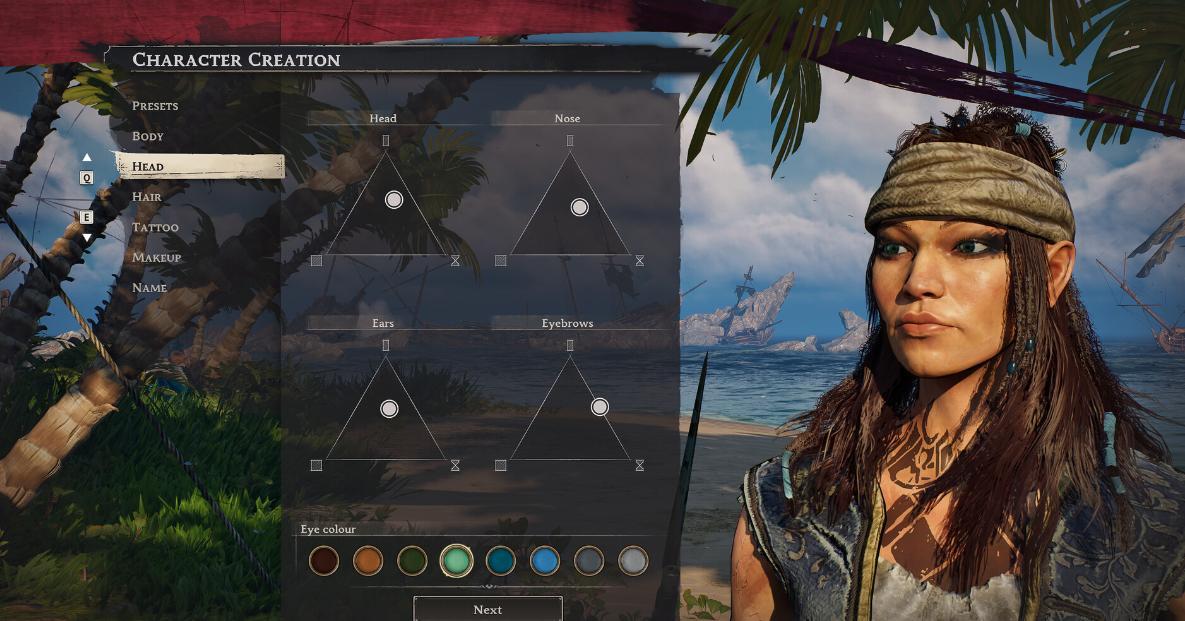Open the Tattoo category
1185x621 pixels.
coord(155,227)
